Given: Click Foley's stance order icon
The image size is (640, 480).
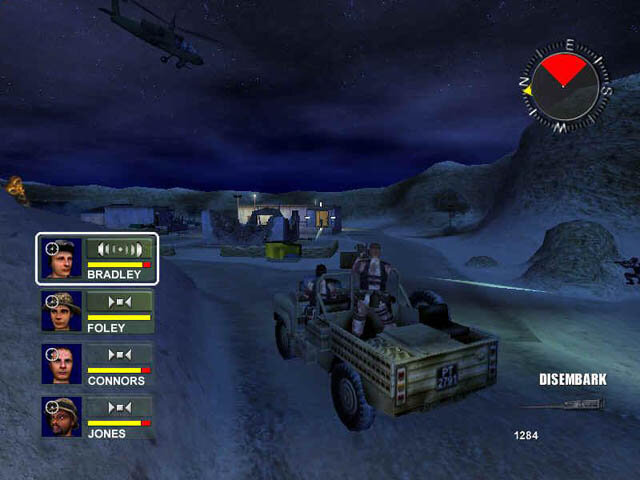Looking at the screenshot, I should coord(119,301).
